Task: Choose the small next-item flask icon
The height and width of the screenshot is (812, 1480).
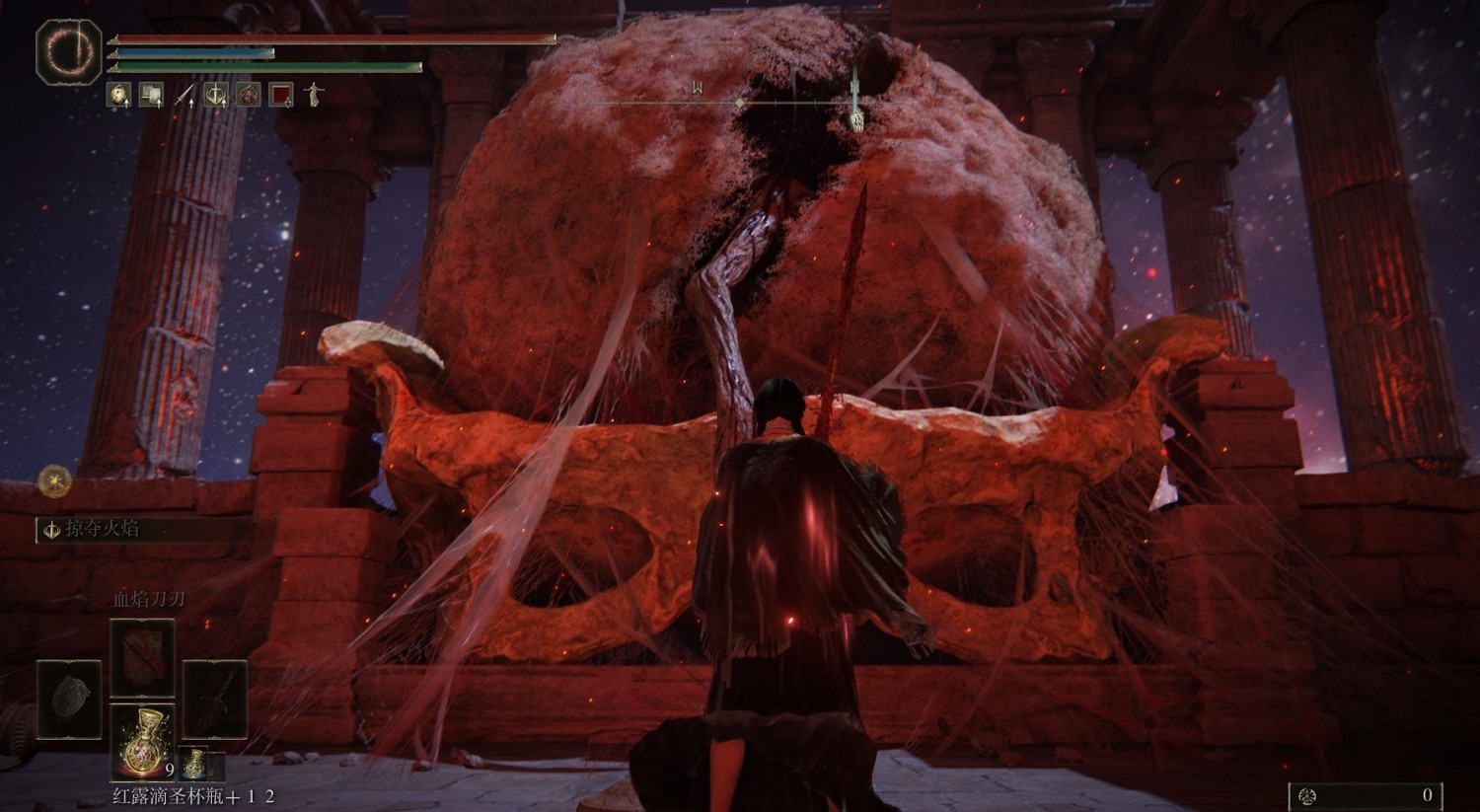Action: (x=194, y=763)
